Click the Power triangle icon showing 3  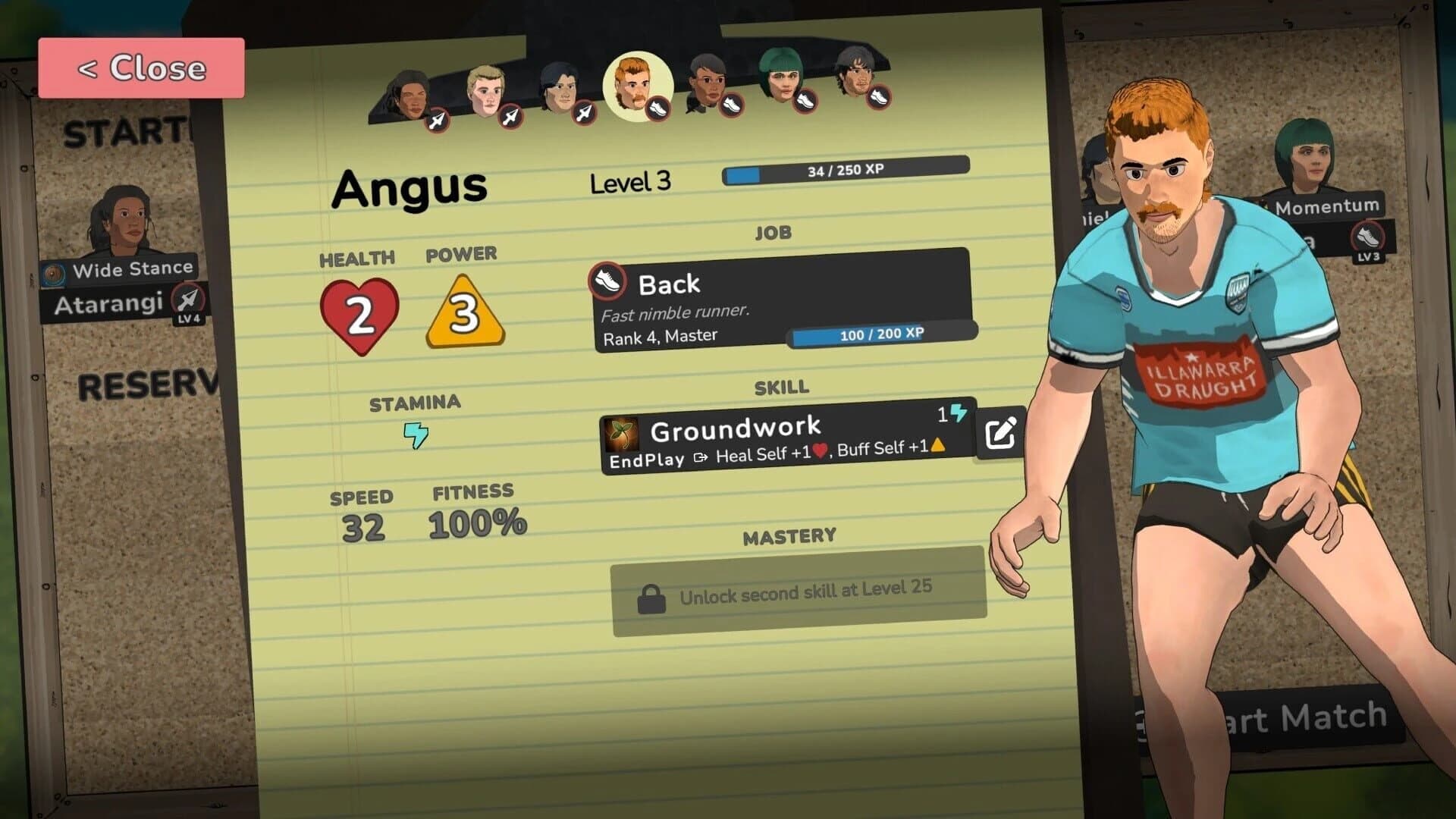tap(465, 312)
